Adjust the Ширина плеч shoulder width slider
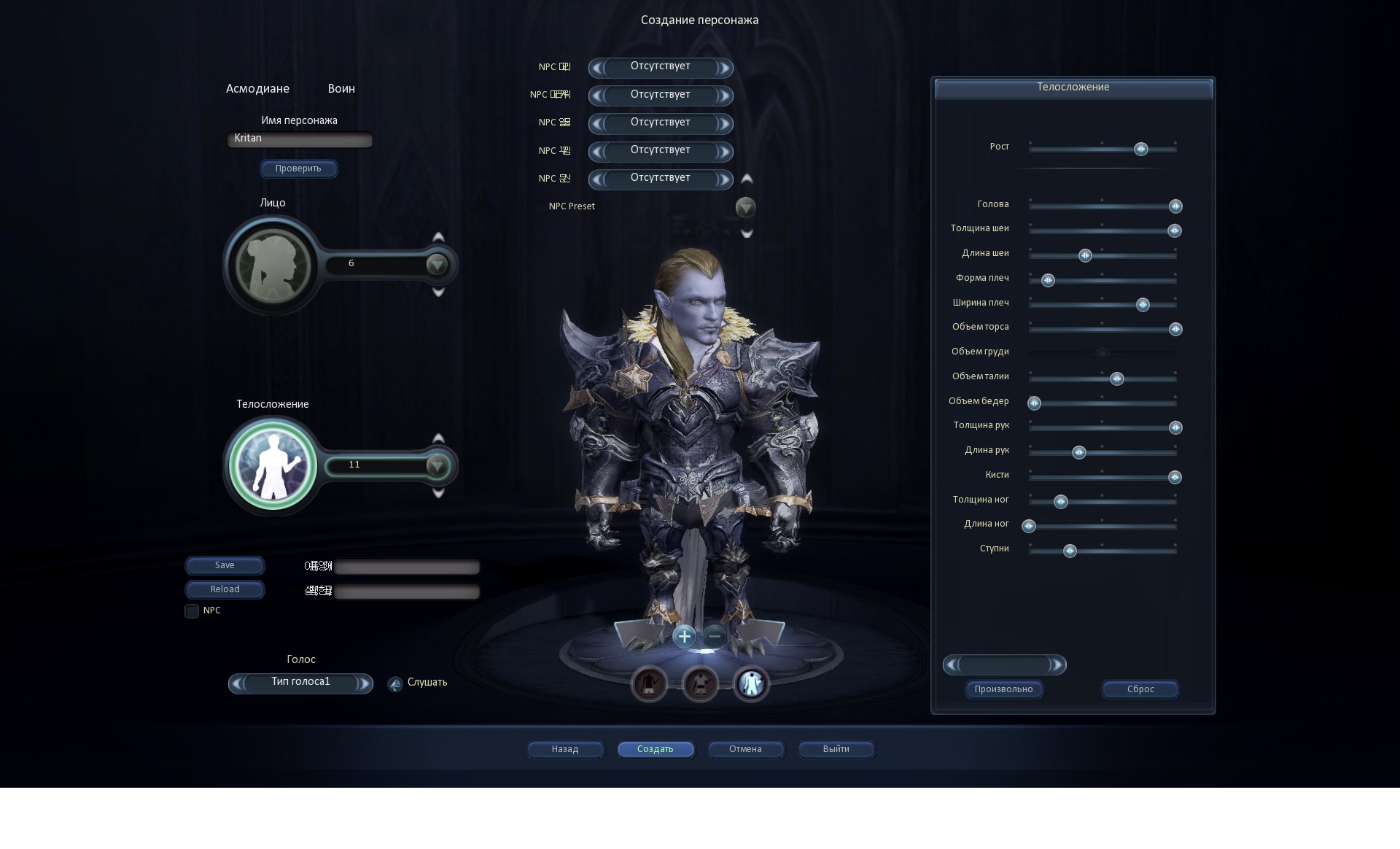Screen dimensions: 1400x849 1143,305
